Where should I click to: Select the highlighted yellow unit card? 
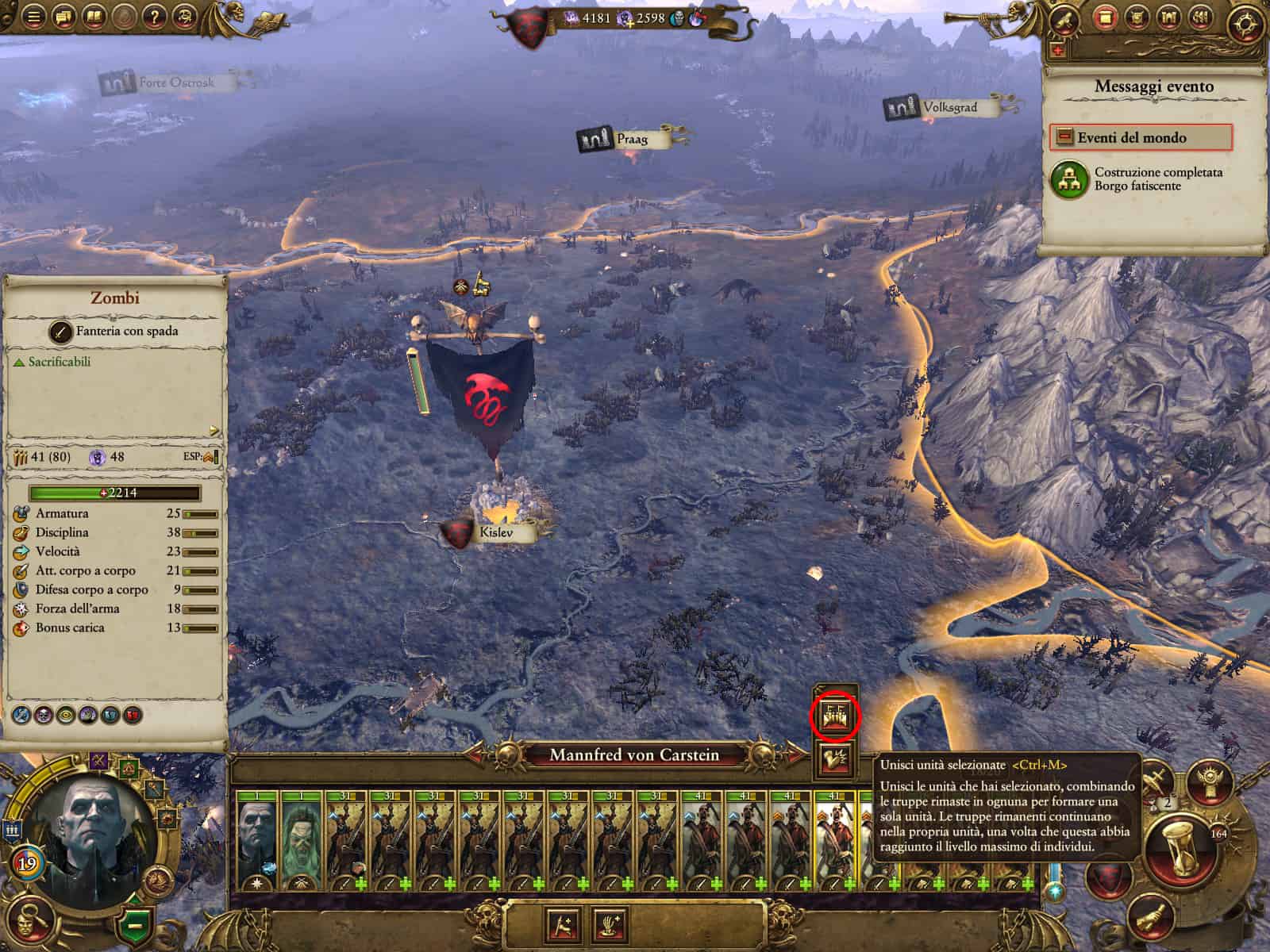tap(834, 841)
